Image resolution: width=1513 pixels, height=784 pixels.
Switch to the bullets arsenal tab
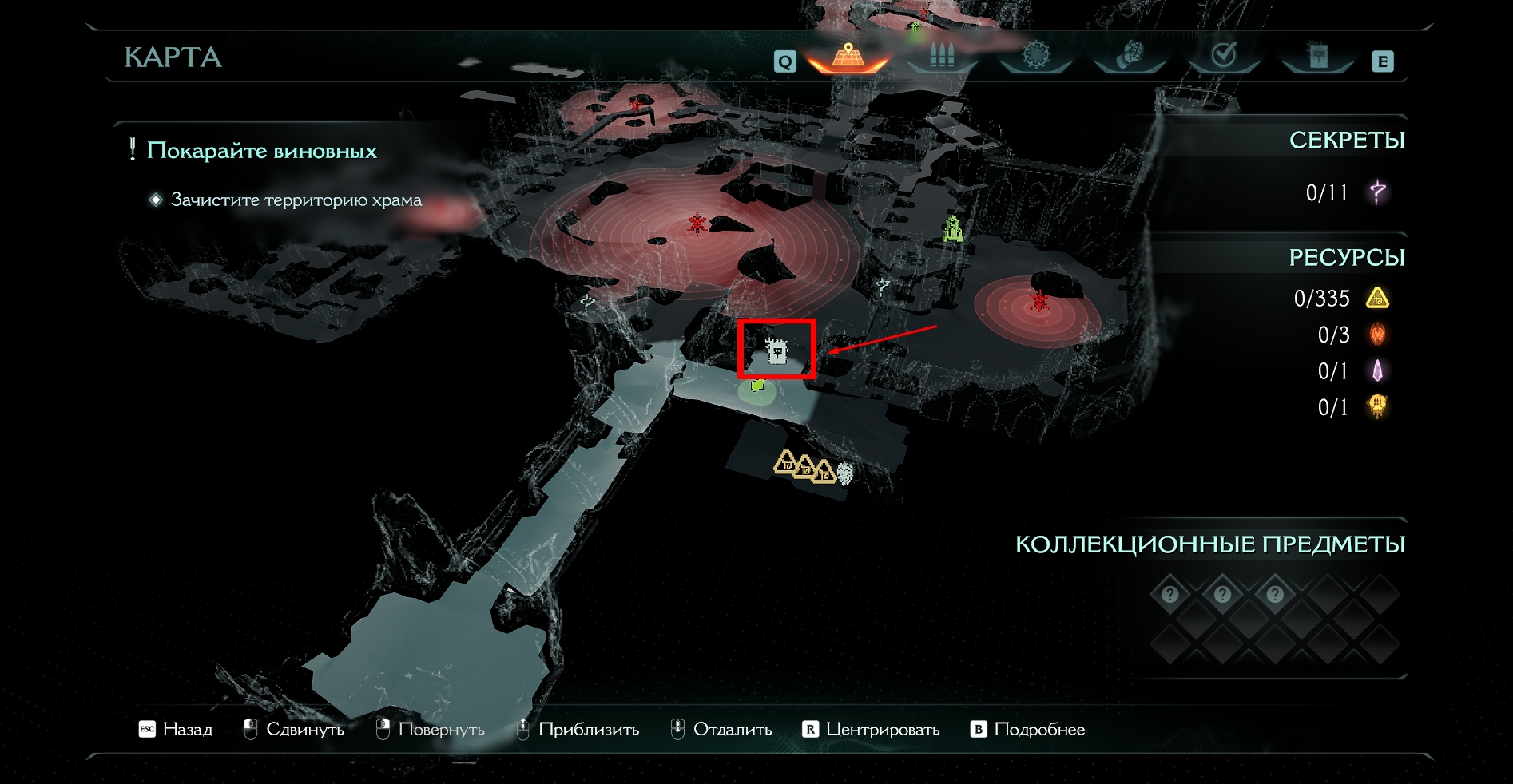pyautogui.click(x=942, y=56)
